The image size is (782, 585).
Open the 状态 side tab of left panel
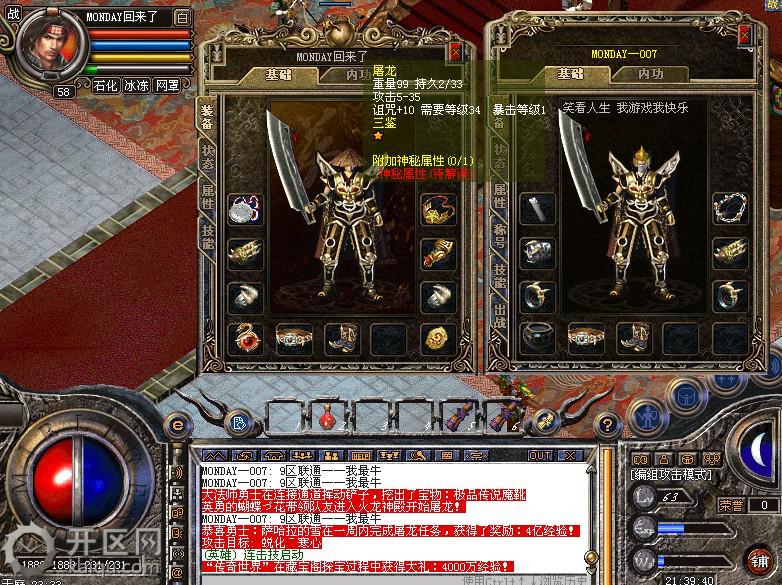point(207,155)
